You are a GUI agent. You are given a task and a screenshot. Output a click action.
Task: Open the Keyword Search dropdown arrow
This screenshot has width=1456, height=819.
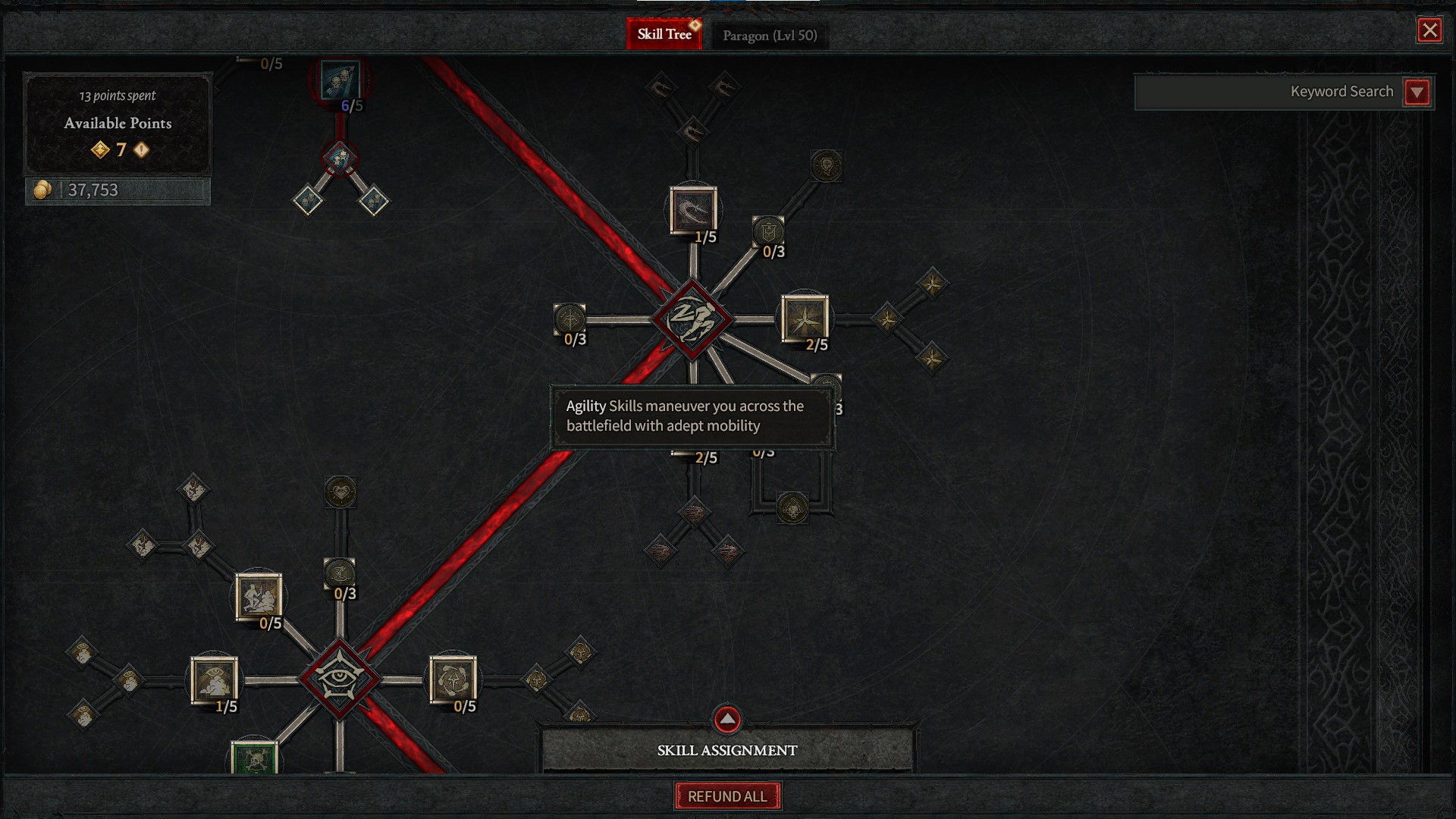1417,93
